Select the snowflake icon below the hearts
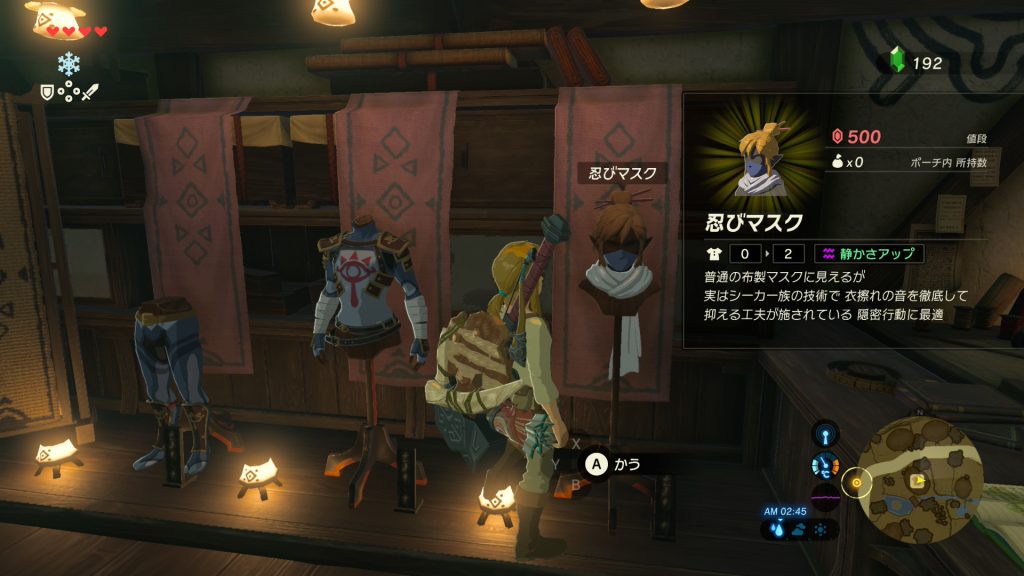This screenshot has height=576, width=1024. pos(70,63)
